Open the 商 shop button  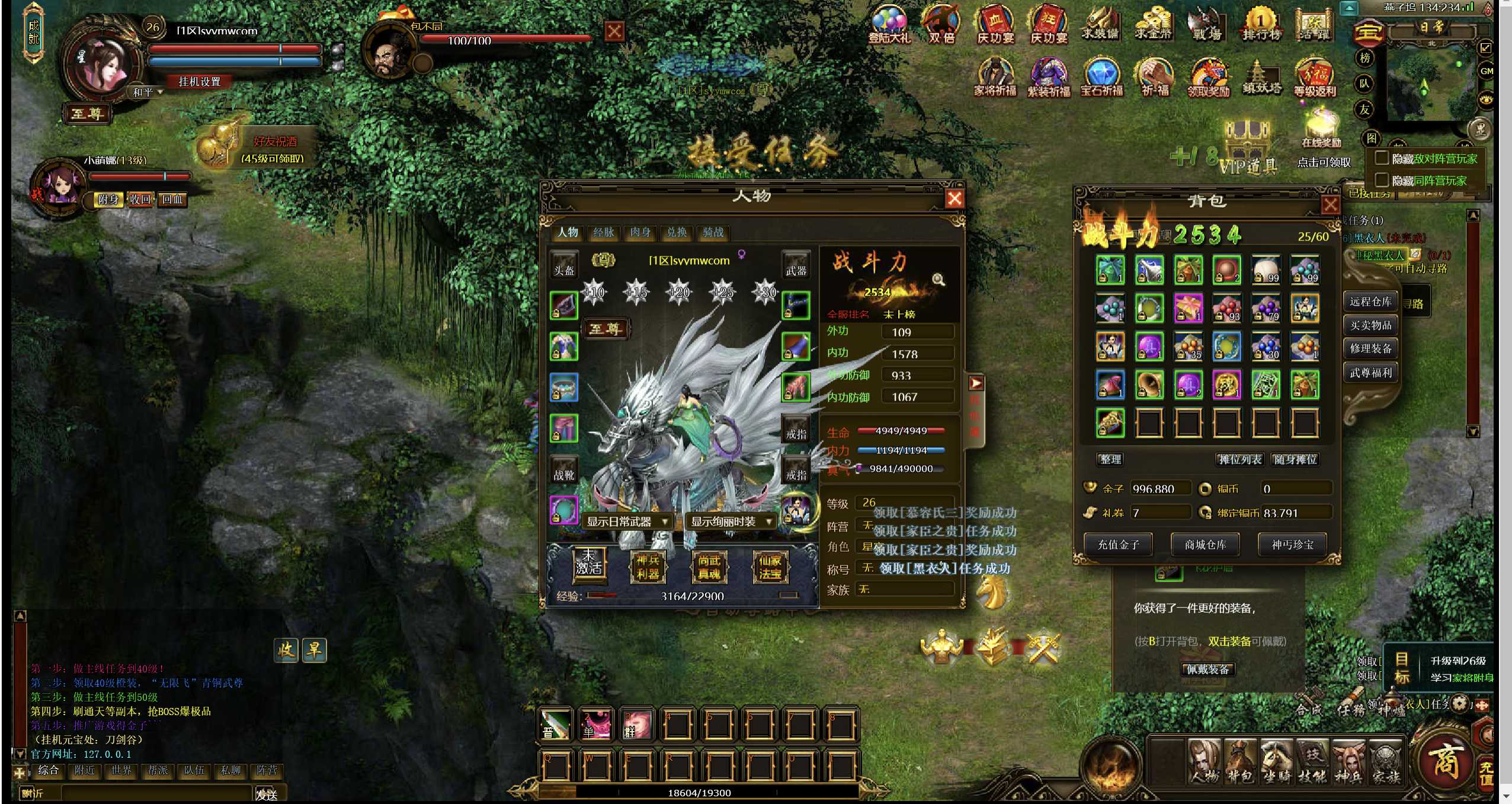point(1444,761)
